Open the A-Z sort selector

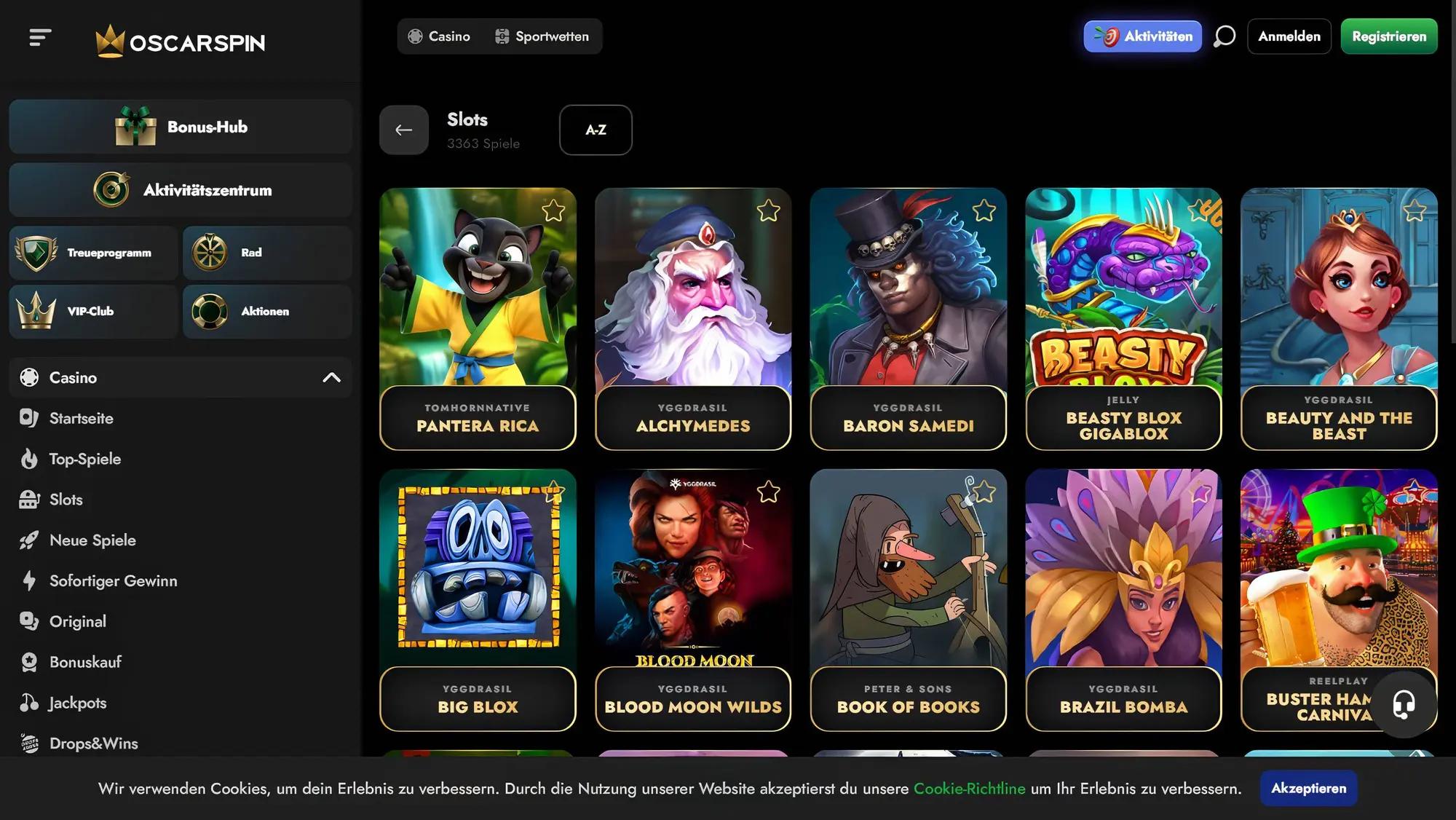tap(596, 130)
